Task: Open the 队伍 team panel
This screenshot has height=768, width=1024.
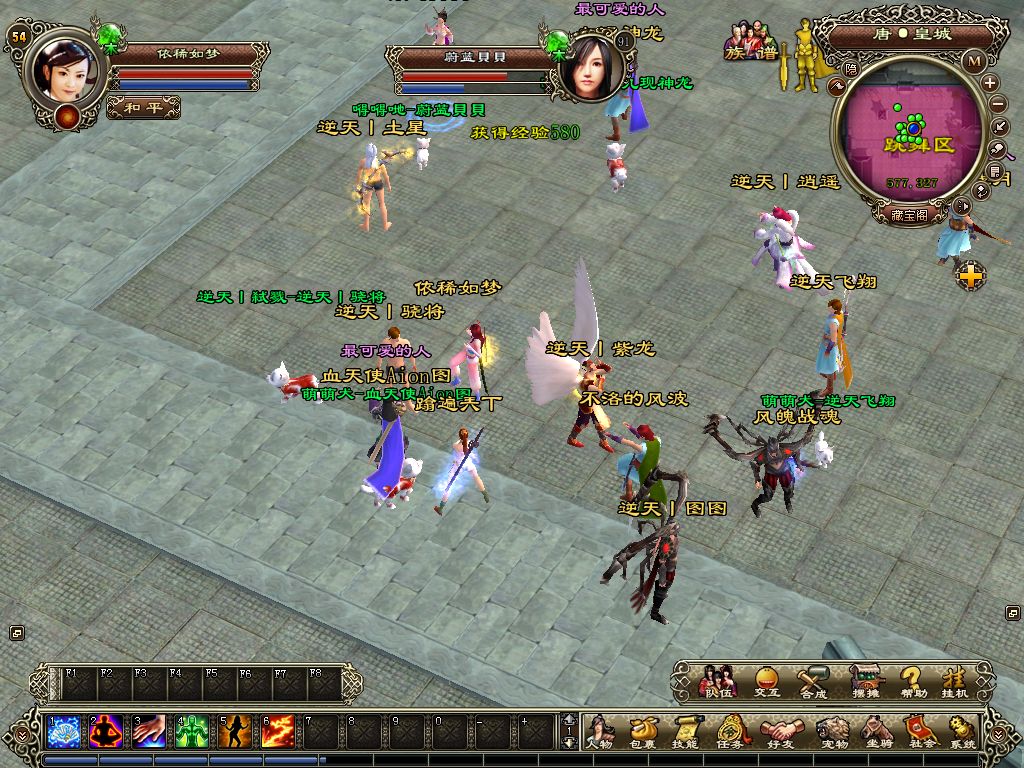Action: pyautogui.click(x=717, y=681)
